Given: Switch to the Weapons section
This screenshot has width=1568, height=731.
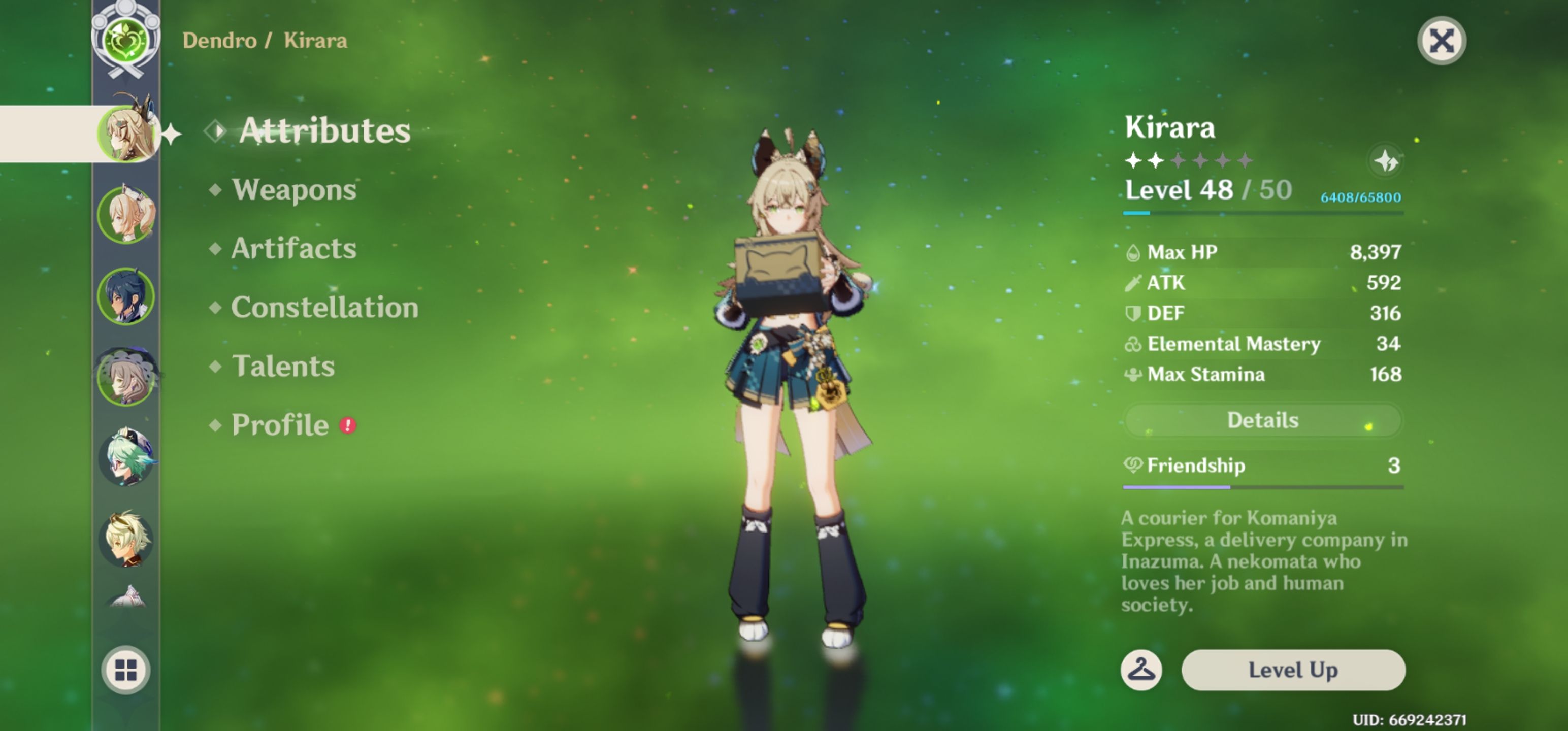Looking at the screenshot, I should tap(292, 189).
